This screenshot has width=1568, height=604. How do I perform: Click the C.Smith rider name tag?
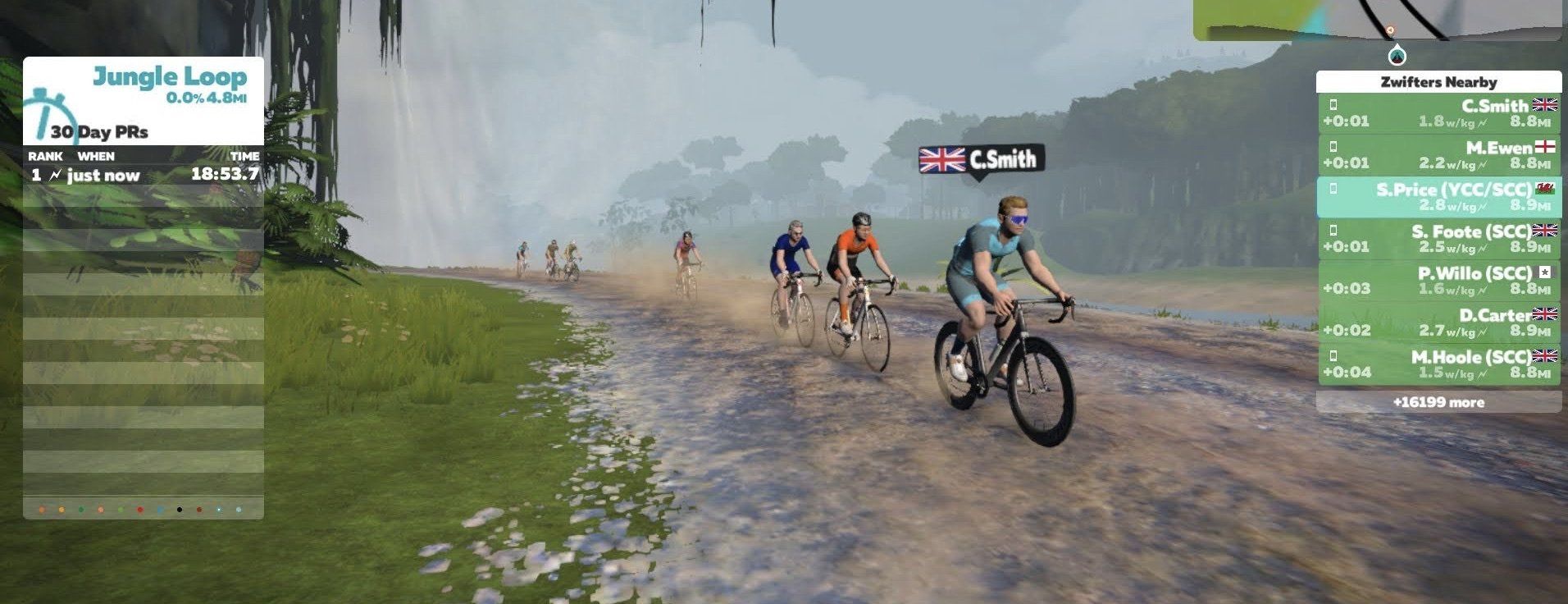click(982, 159)
